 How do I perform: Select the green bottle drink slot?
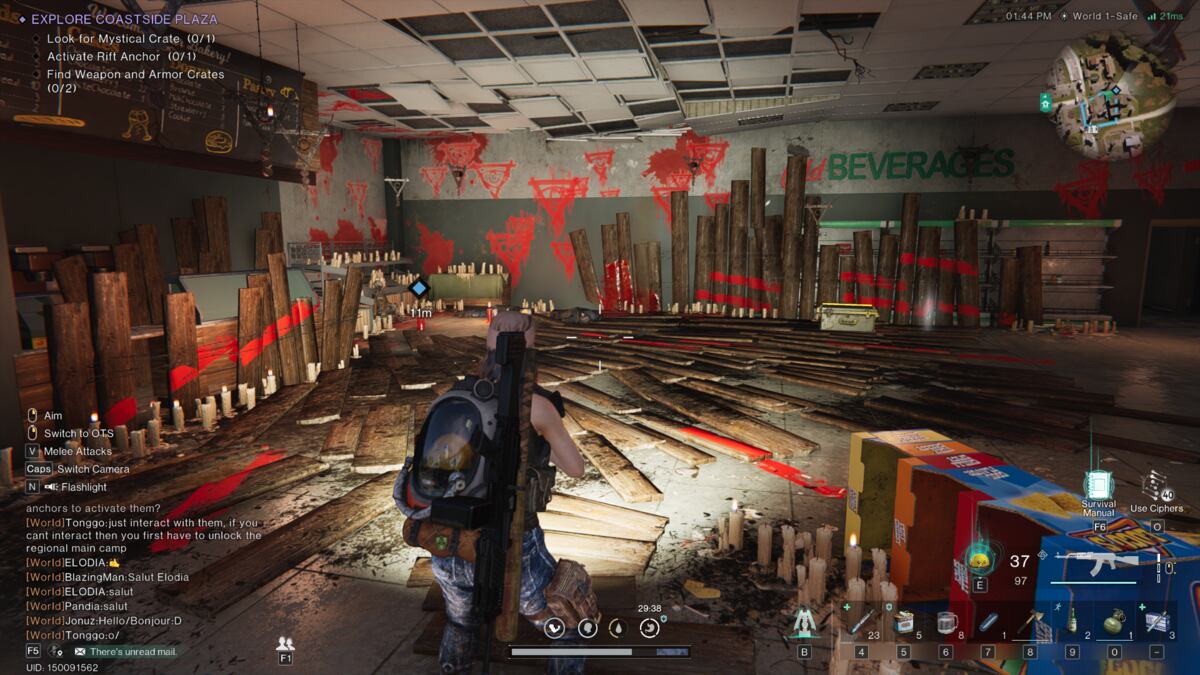[x=1072, y=622]
